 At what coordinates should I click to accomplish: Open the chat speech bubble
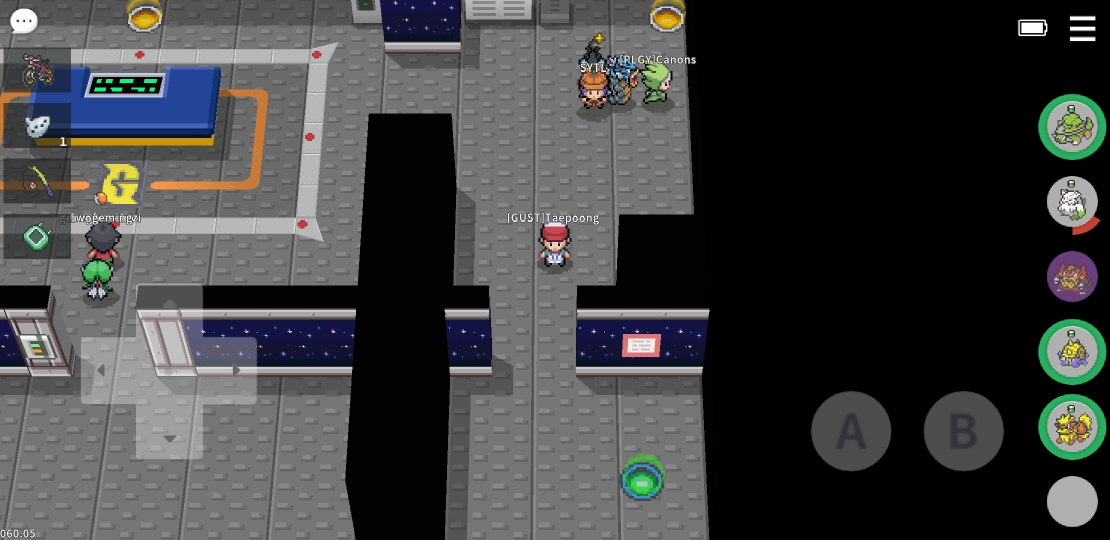23,21
